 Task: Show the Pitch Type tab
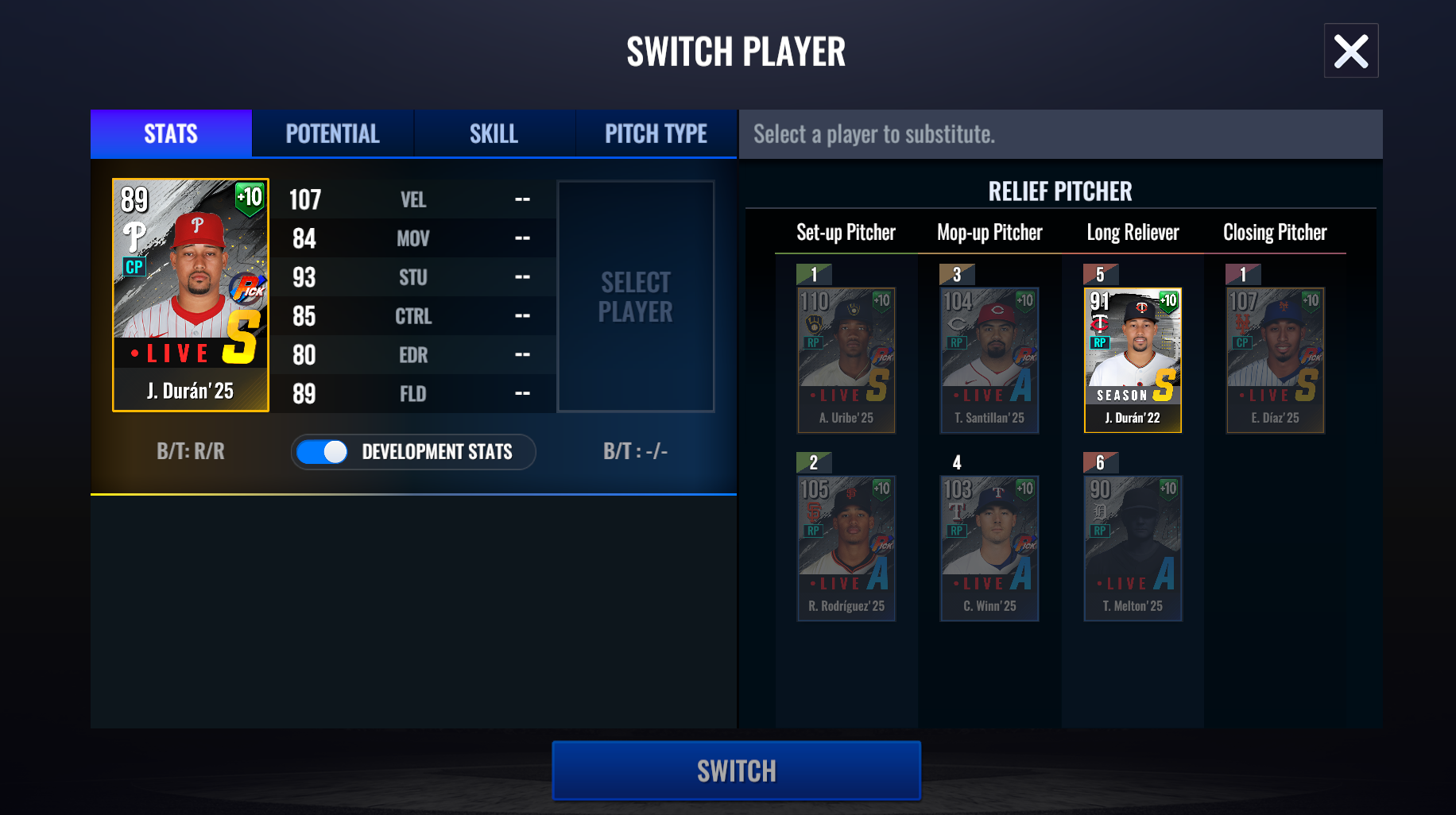coord(656,133)
